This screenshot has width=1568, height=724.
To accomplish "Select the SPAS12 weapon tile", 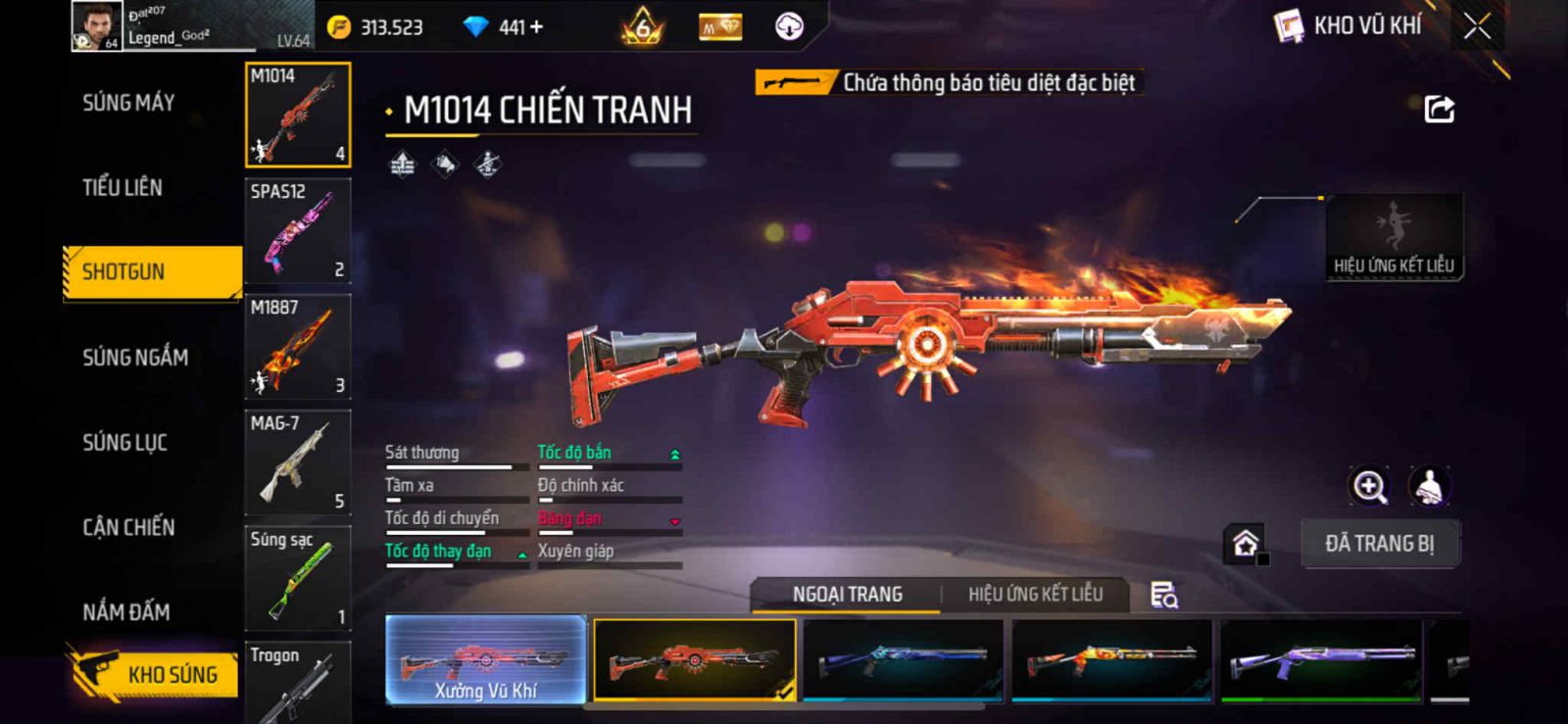I will [x=297, y=230].
